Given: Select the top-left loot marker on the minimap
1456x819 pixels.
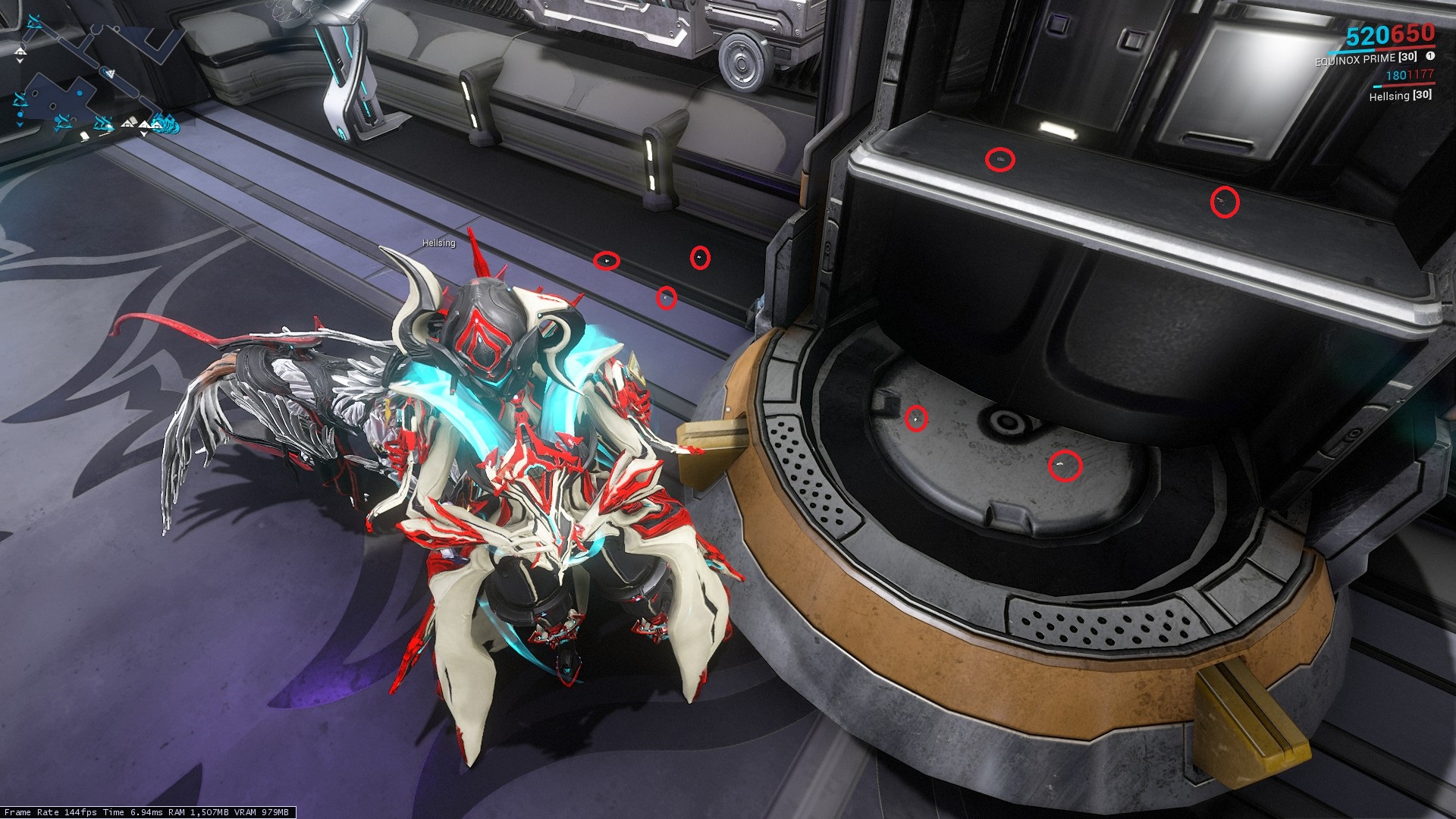Looking at the screenshot, I should [x=34, y=21].
